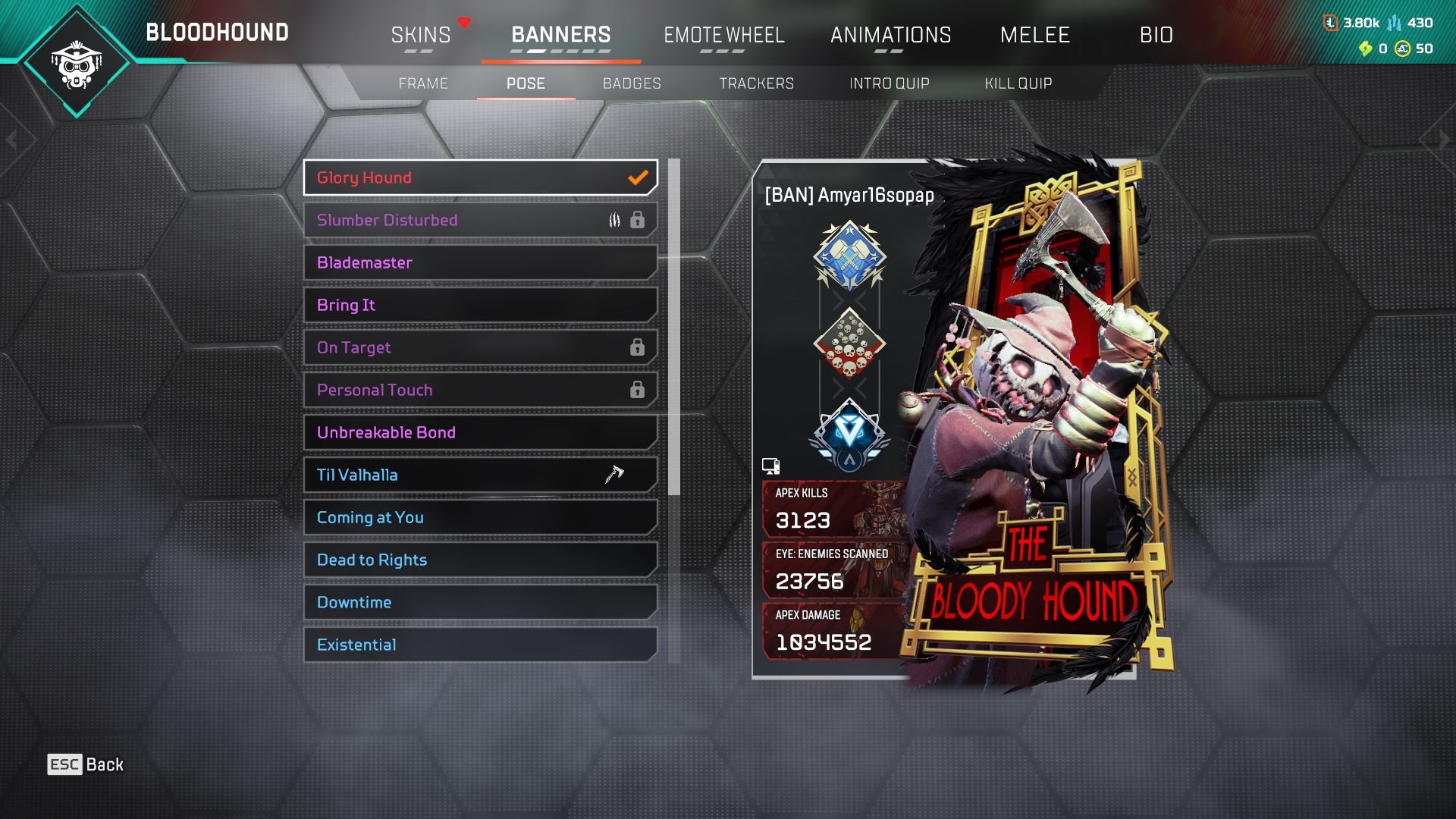
Task: Pick the Til Valhalla pose
Action: pos(480,475)
